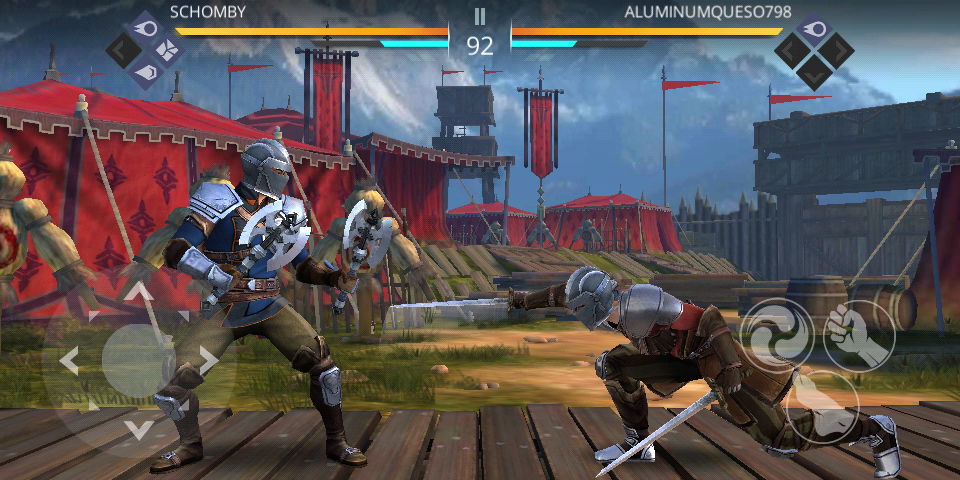This screenshot has height=480, width=960.
Task: Tap the joystick down arrow to crouch
Action: pos(138,429)
